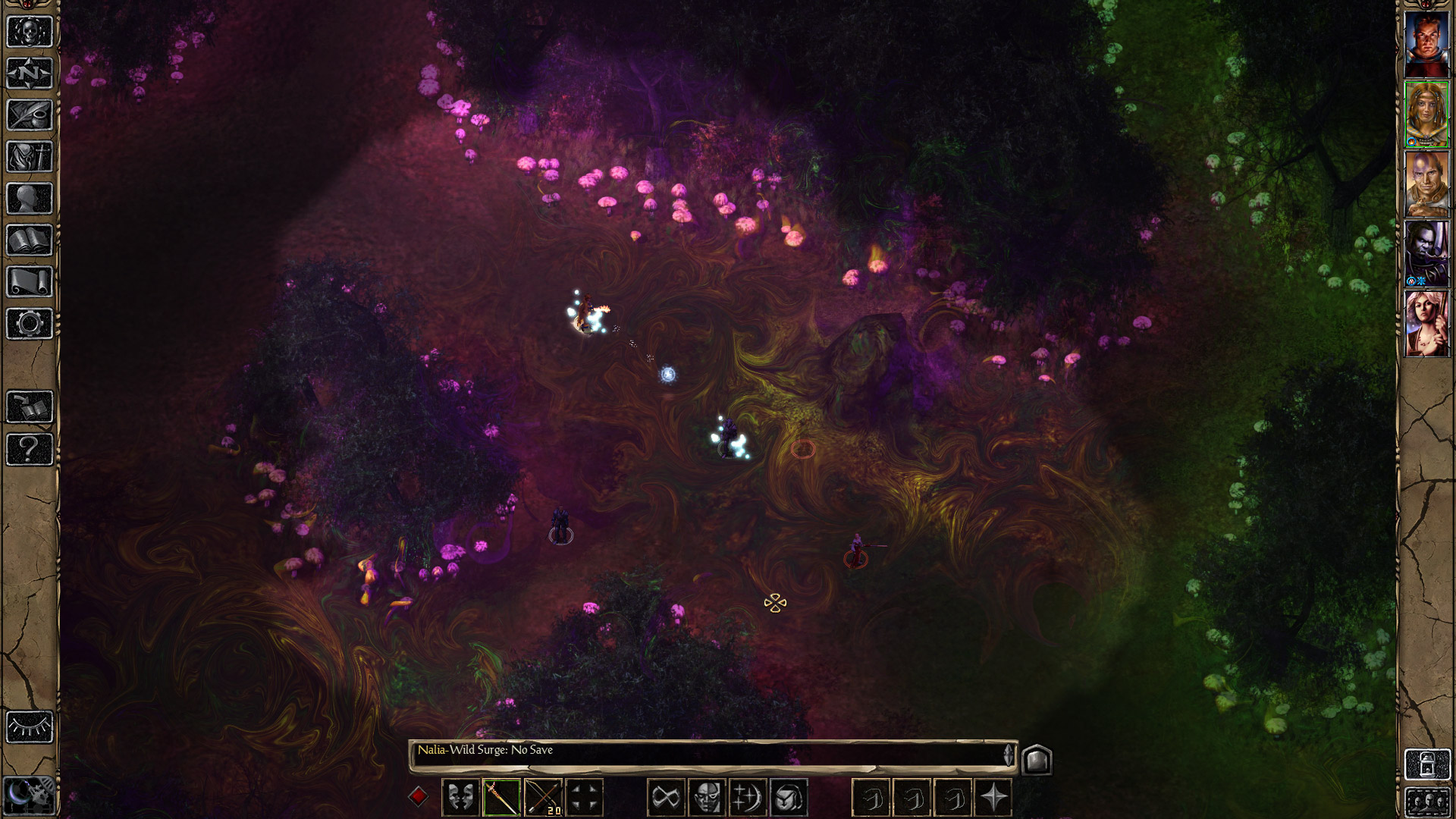1456x819 pixels.
Task: Show the character record head icon
Action: click(x=30, y=199)
